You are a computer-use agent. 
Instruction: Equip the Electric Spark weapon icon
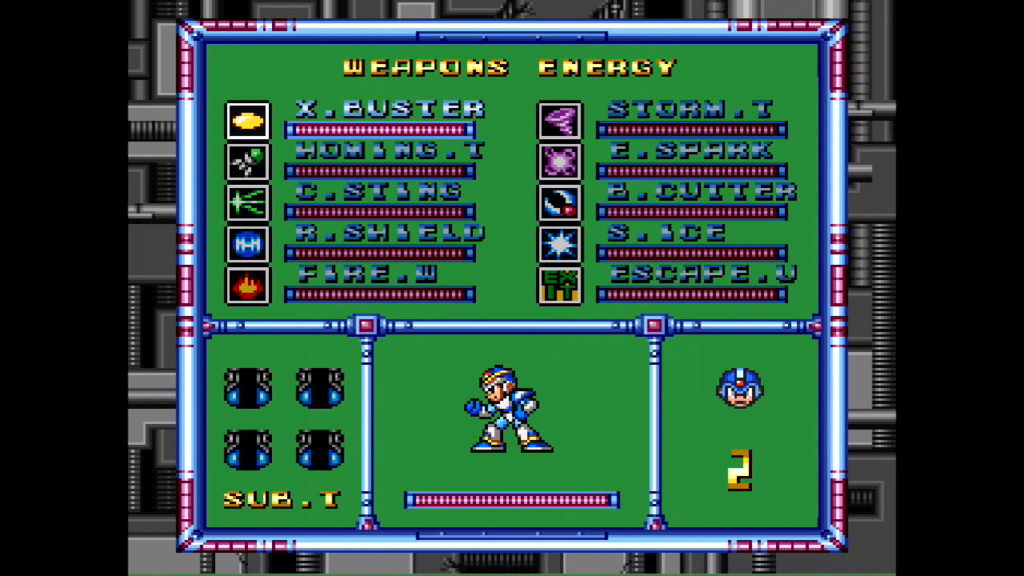click(x=559, y=162)
